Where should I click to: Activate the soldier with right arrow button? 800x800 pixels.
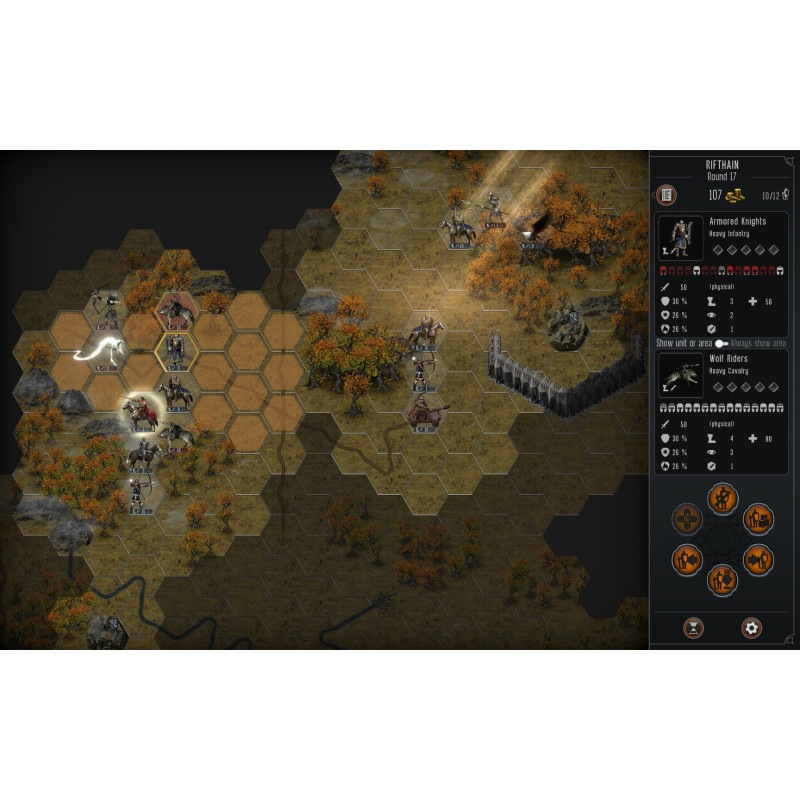tap(757, 558)
